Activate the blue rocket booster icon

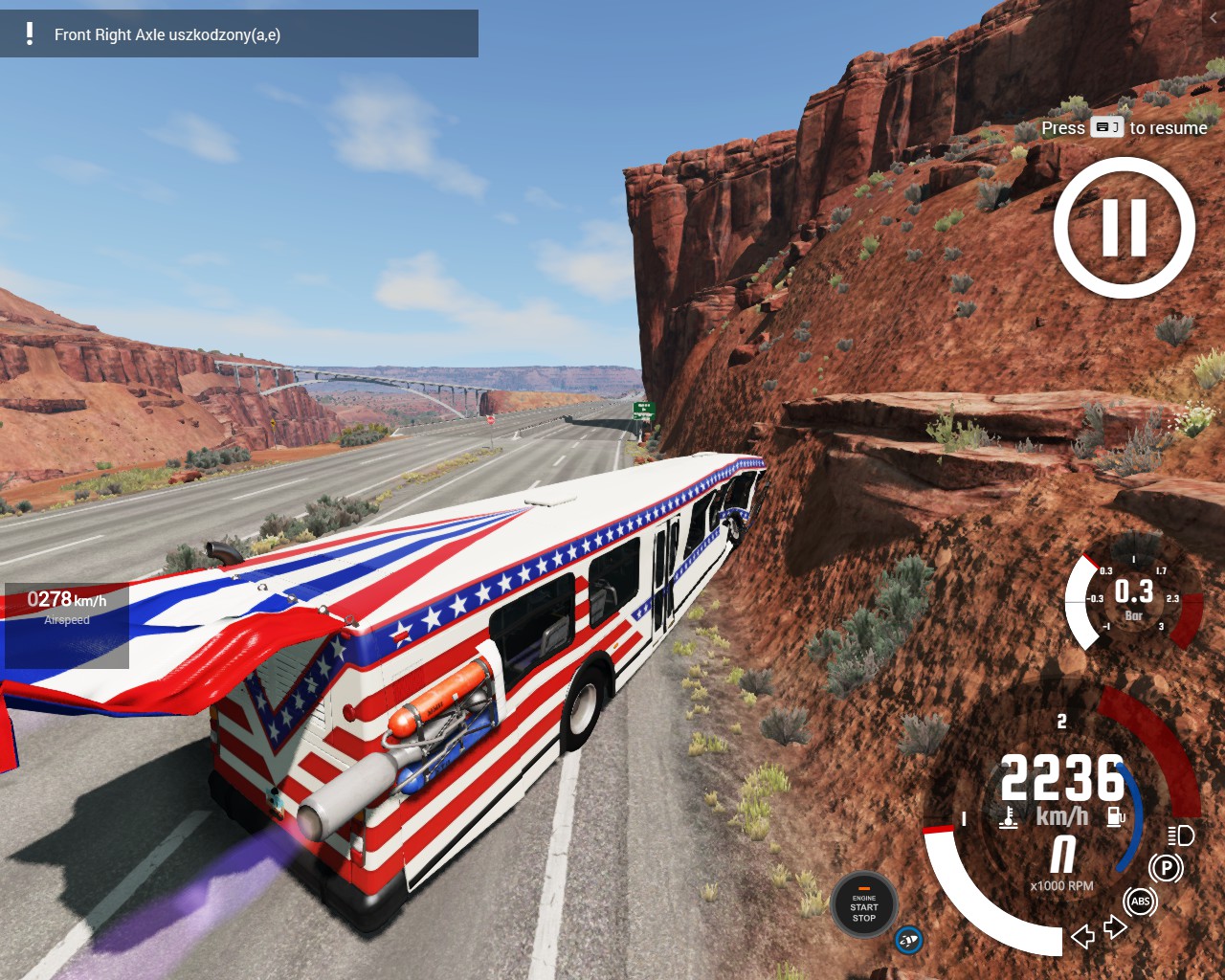click(908, 940)
